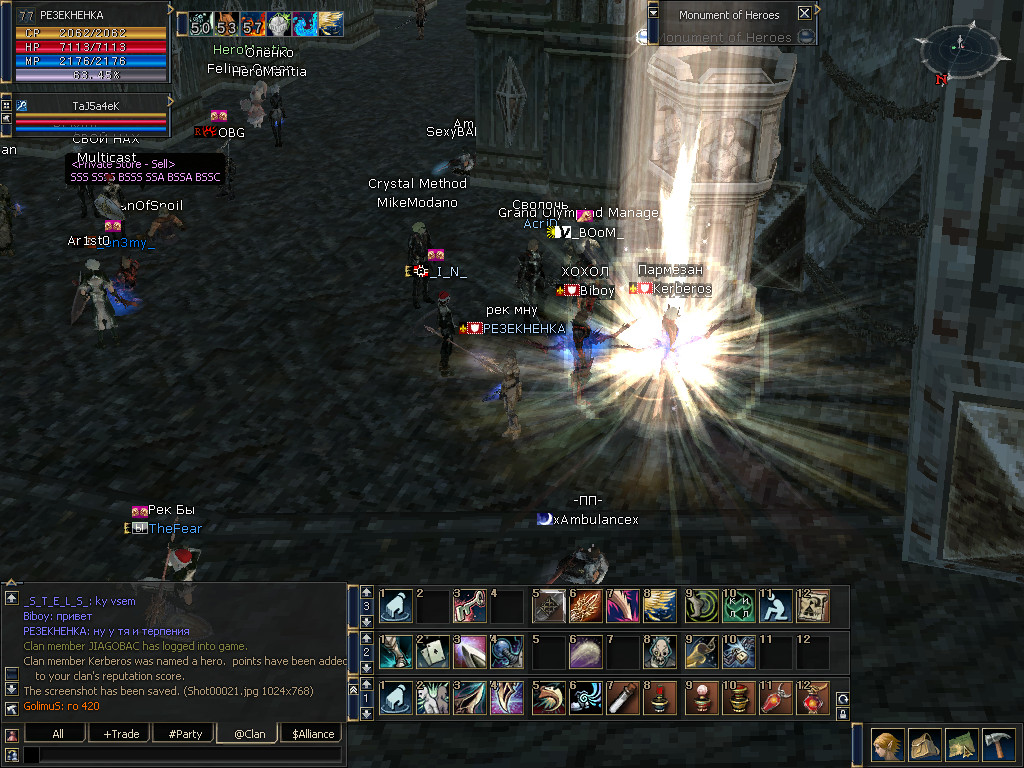Switch to the @Clan chat tab
This screenshot has height=768, width=1024.
(x=248, y=733)
